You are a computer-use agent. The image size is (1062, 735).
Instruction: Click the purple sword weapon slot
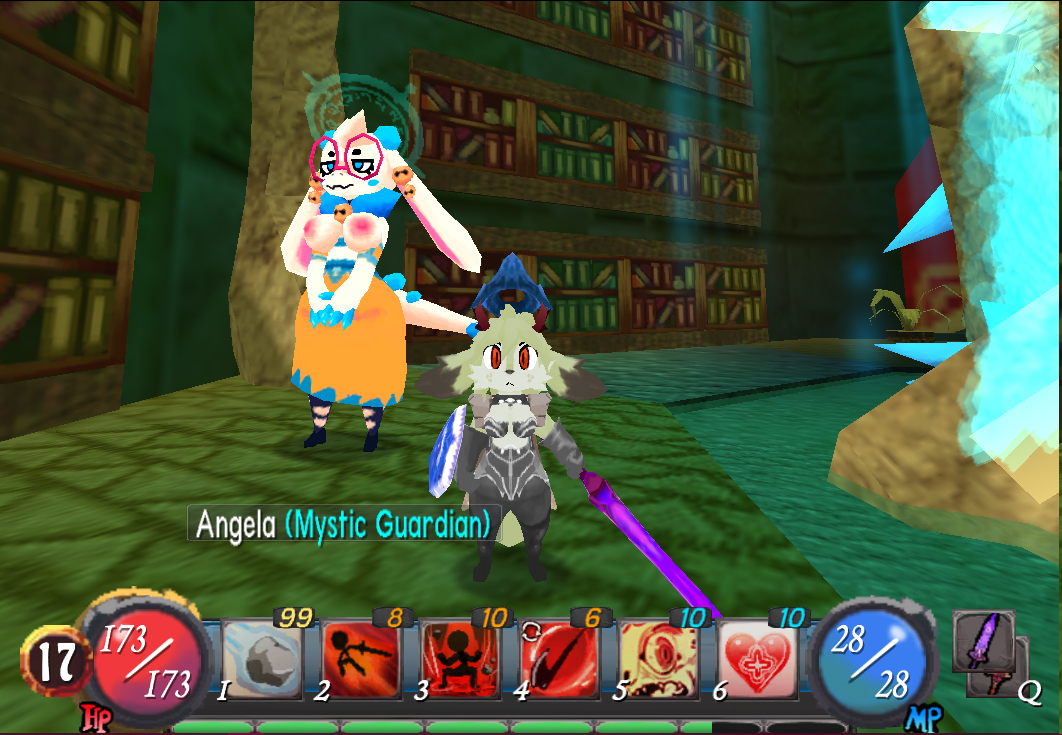tap(981, 641)
